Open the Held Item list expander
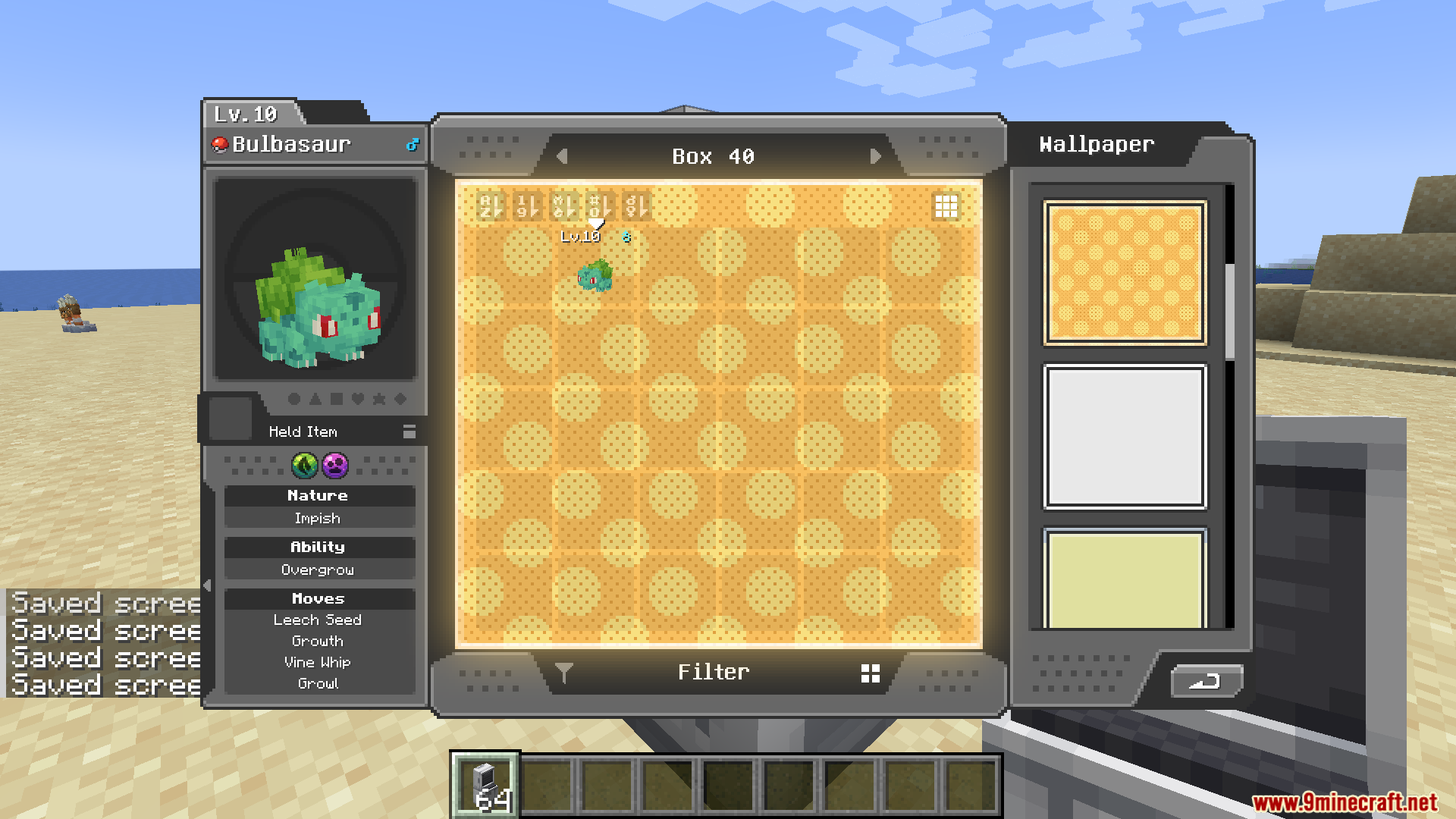The image size is (1456, 819). tap(409, 432)
